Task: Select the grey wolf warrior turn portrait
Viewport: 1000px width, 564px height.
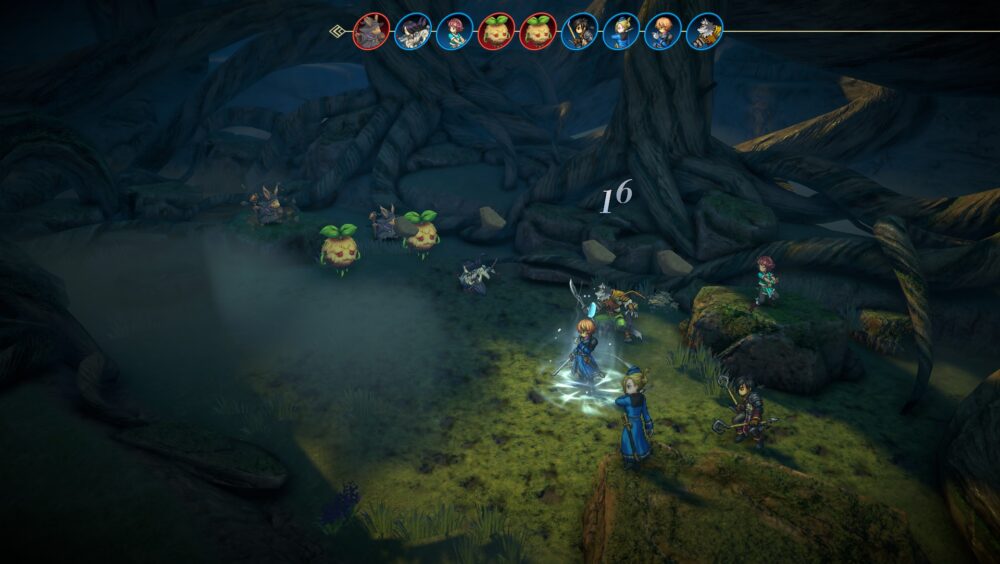Action: (x=705, y=31)
